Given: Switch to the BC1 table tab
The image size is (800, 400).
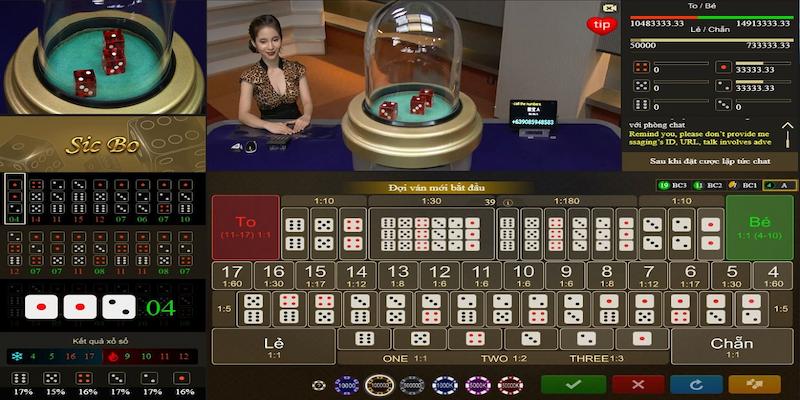Looking at the screenshot, I should pos(743,186).
